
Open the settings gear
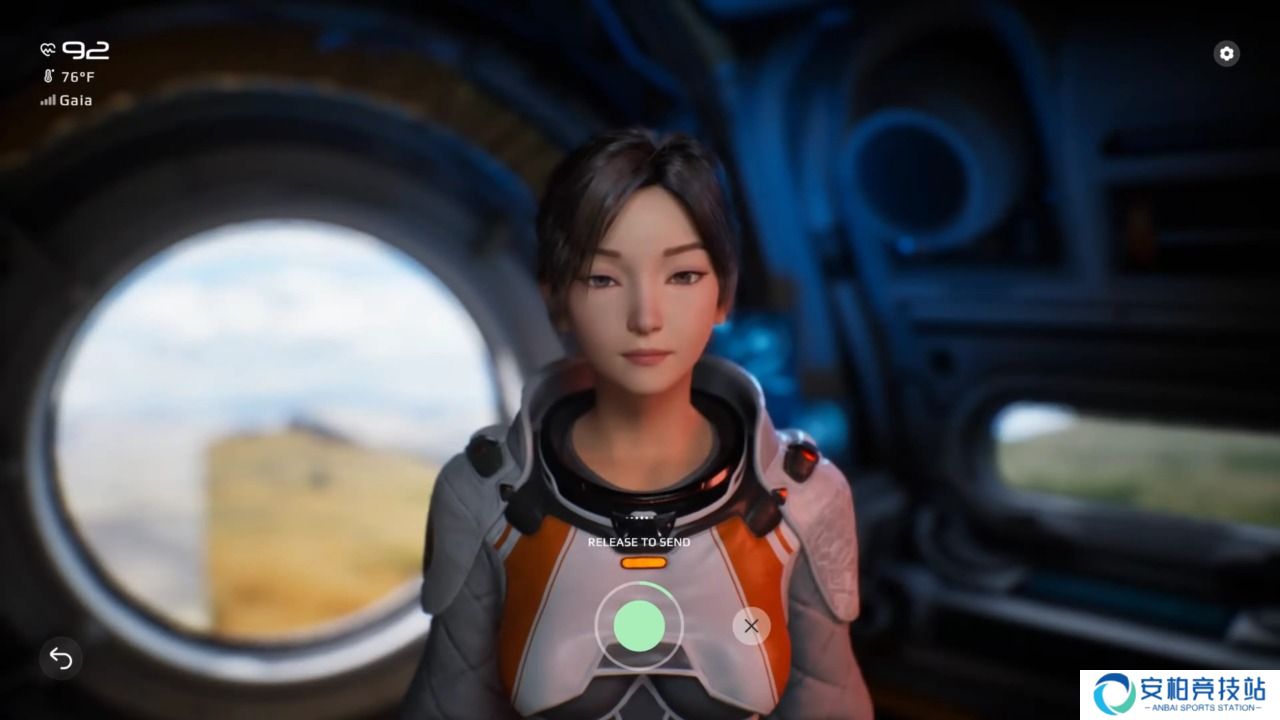(x=1226, y=53)
